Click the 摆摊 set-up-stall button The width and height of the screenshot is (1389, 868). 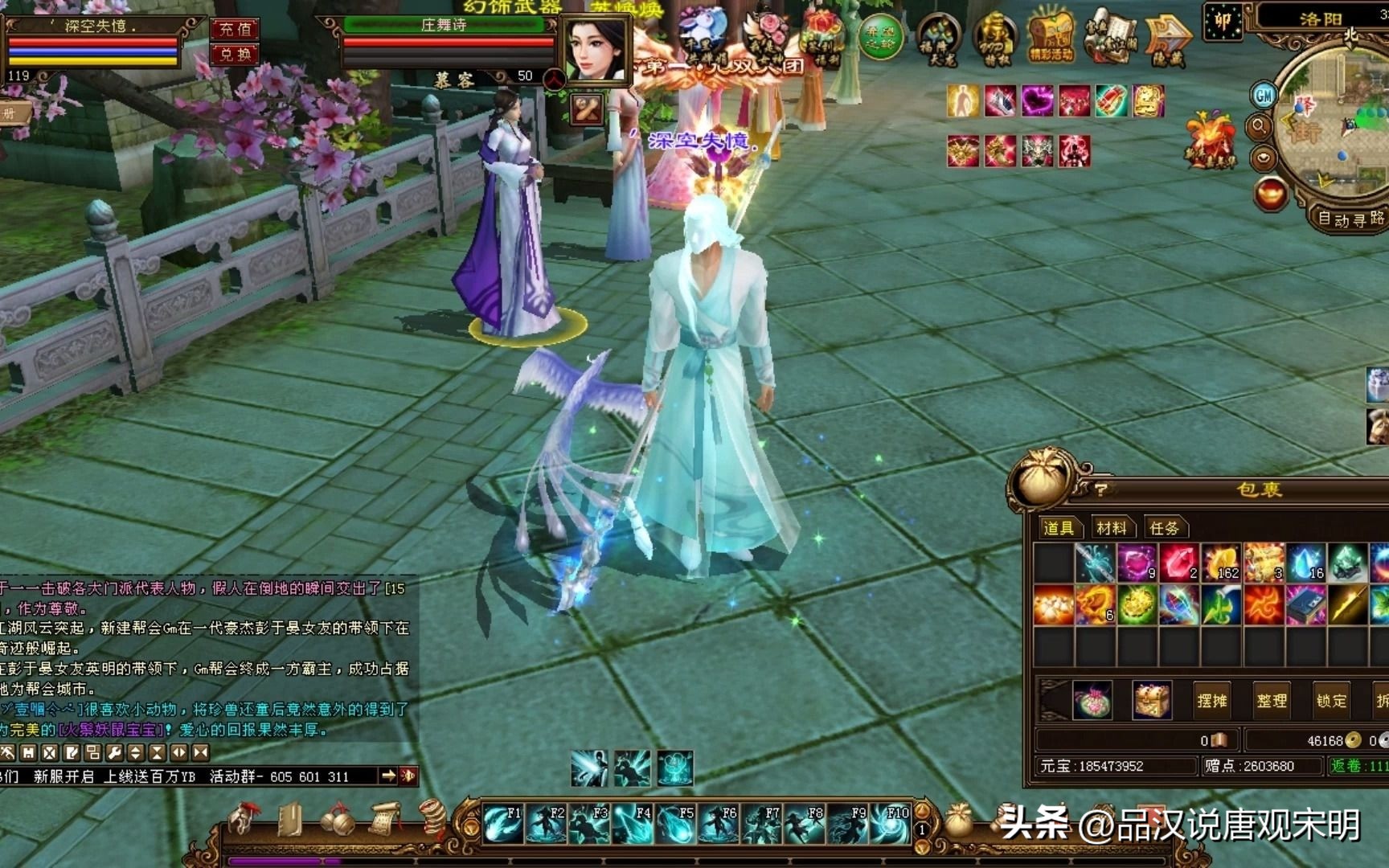(1211, 701)
